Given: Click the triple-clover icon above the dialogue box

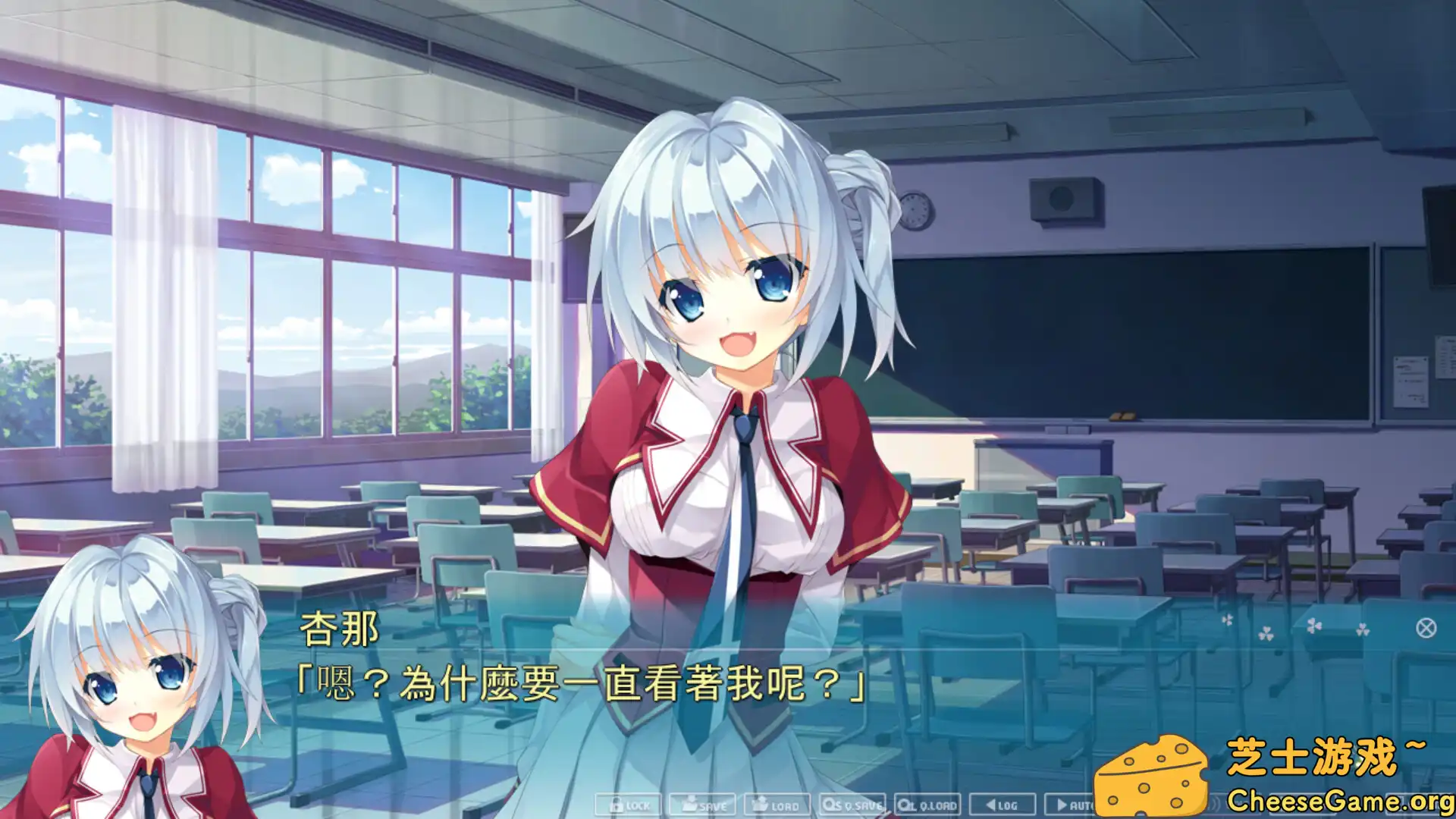Looking at the screenshot, I should click(x=1266, y=632).
